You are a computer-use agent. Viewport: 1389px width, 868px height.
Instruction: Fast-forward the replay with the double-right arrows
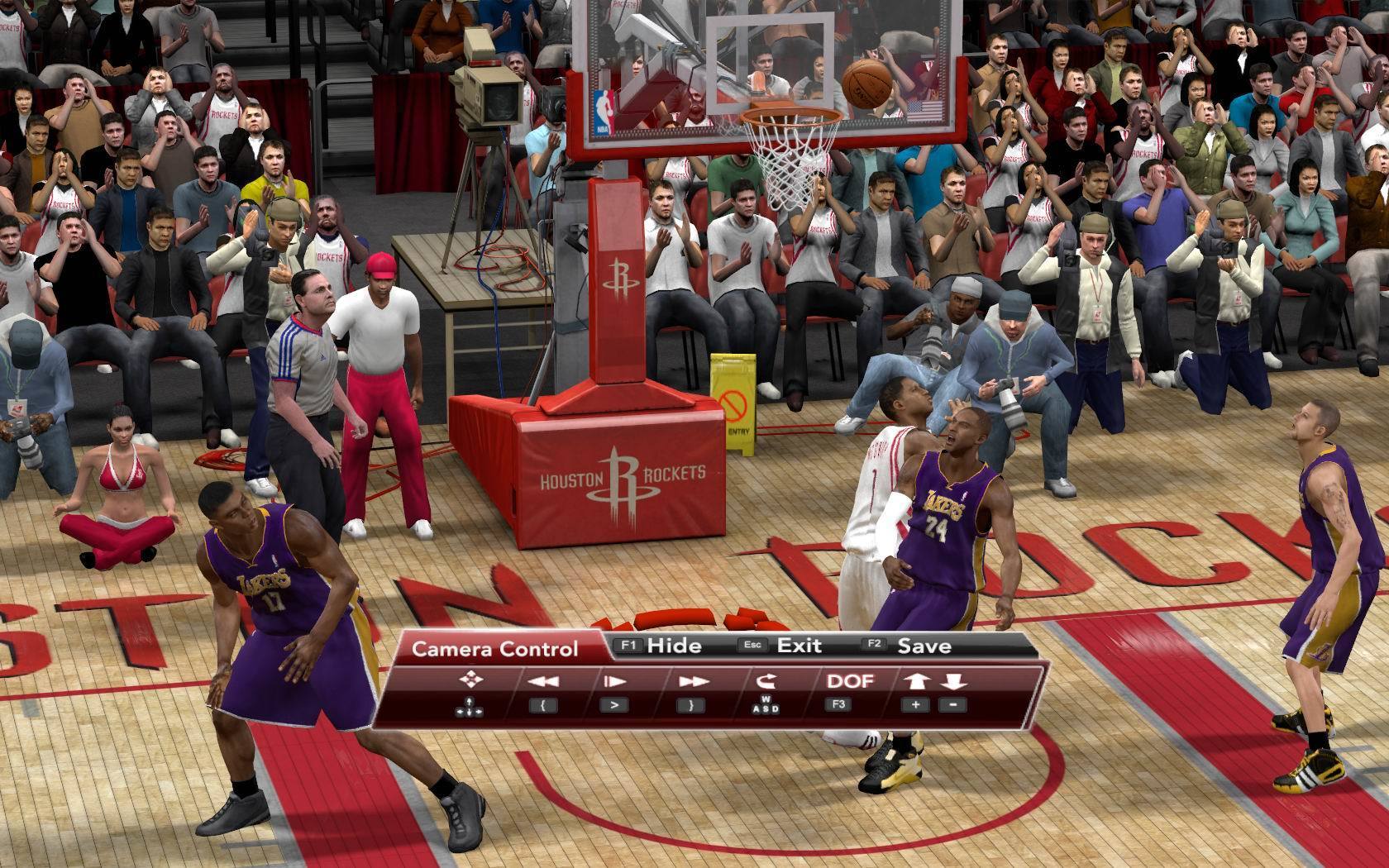(691, 682)
